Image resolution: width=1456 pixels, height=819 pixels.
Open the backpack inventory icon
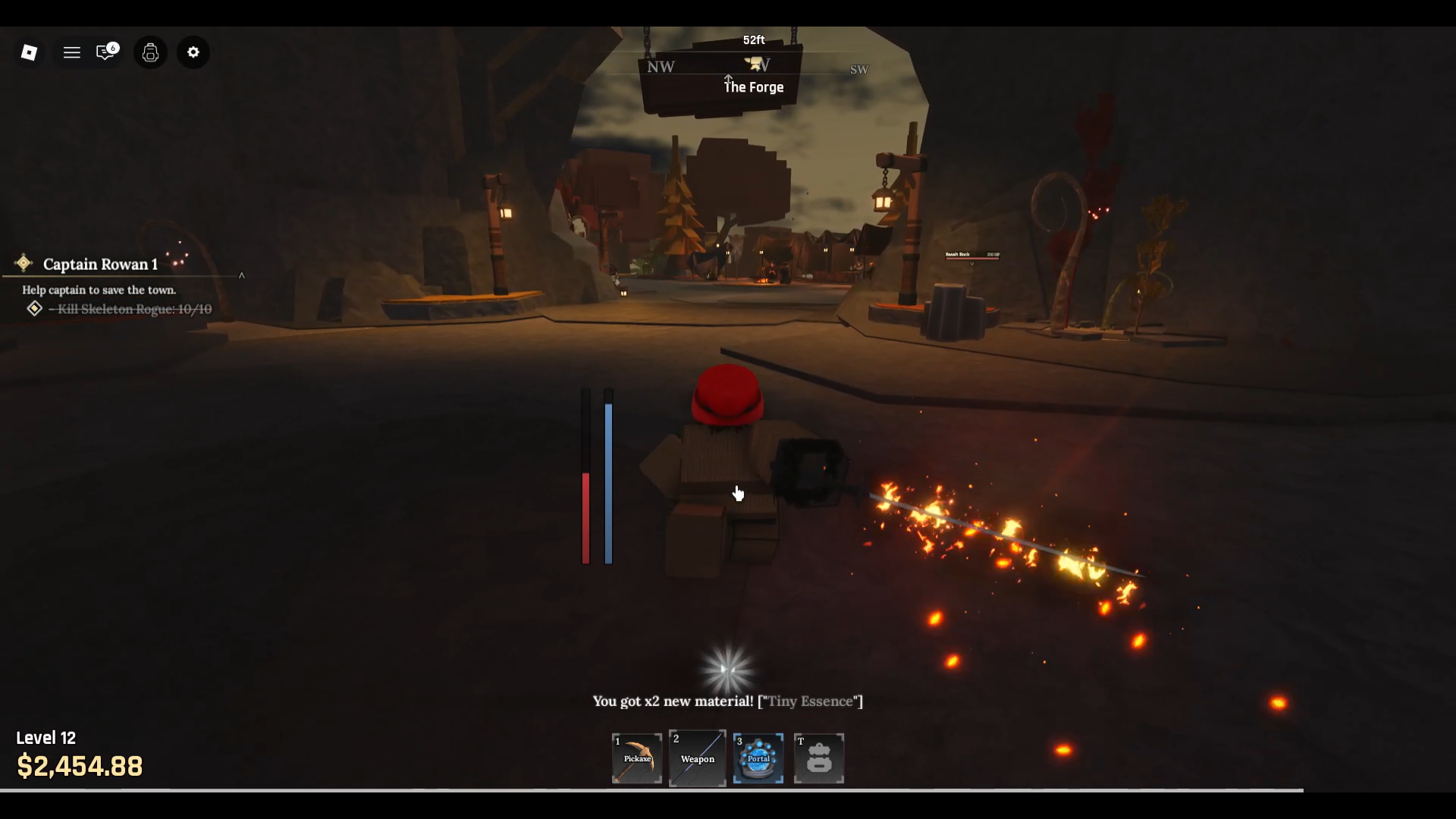150,52
